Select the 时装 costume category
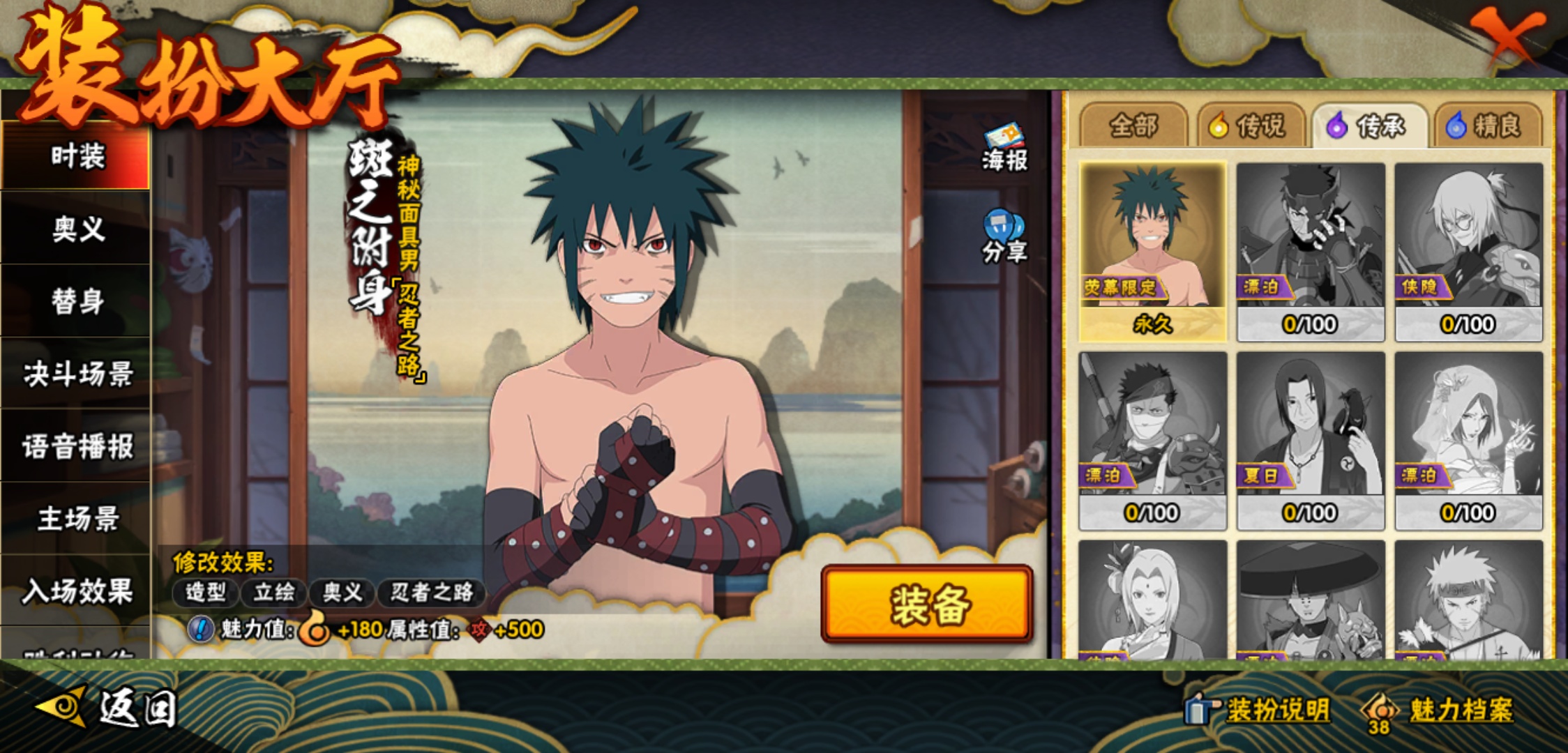 77,155
